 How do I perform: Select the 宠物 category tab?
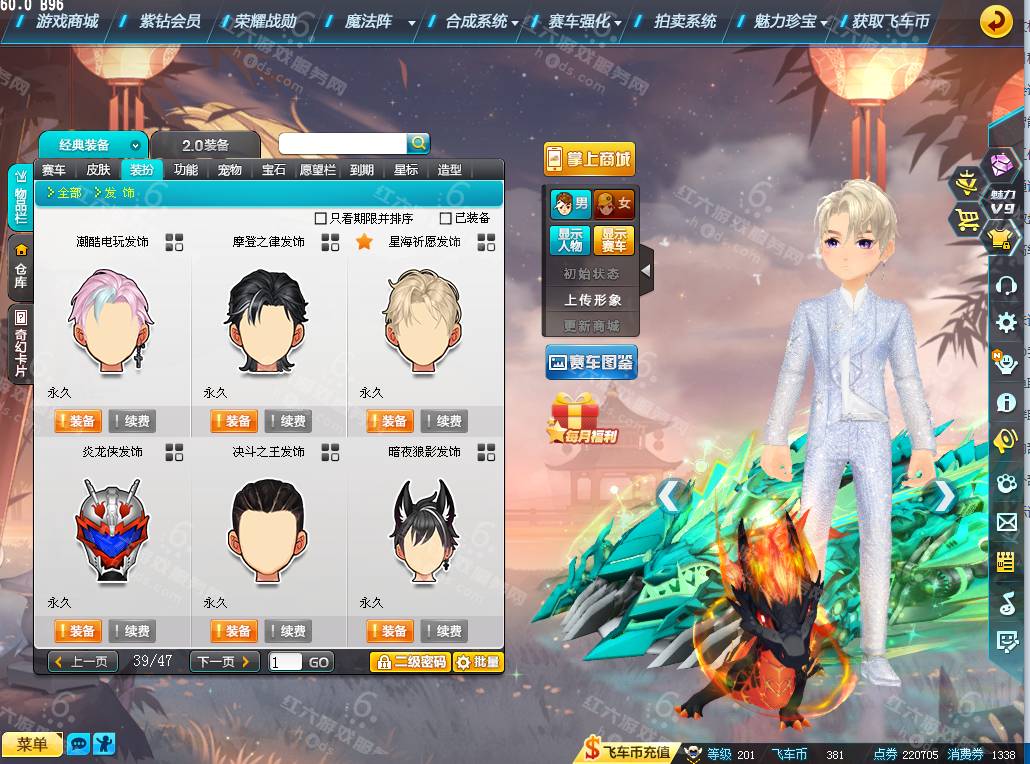(x=230, y=170)
